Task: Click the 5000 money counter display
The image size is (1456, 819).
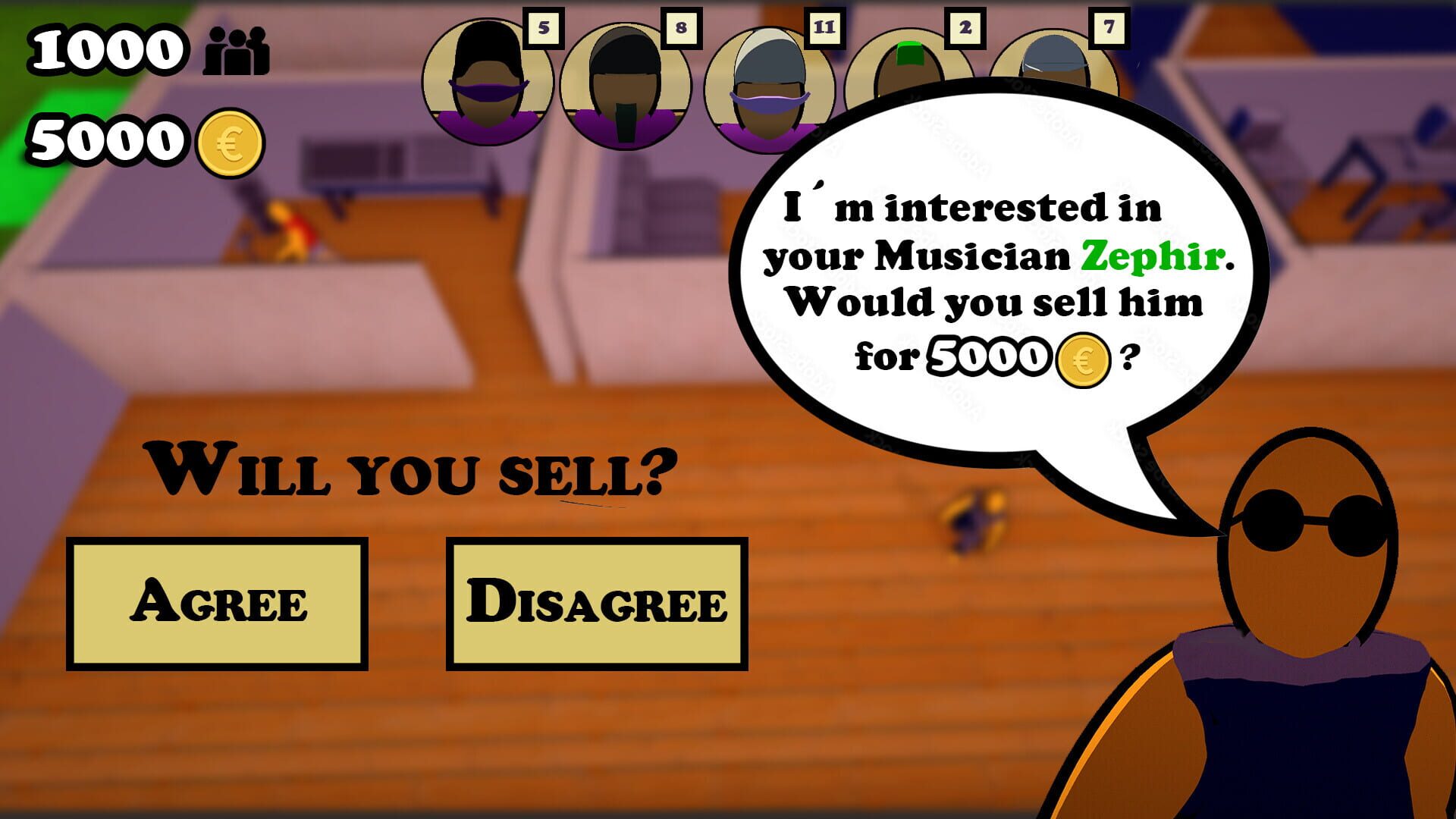Action: pyautogui.click(x=106, y=140)
